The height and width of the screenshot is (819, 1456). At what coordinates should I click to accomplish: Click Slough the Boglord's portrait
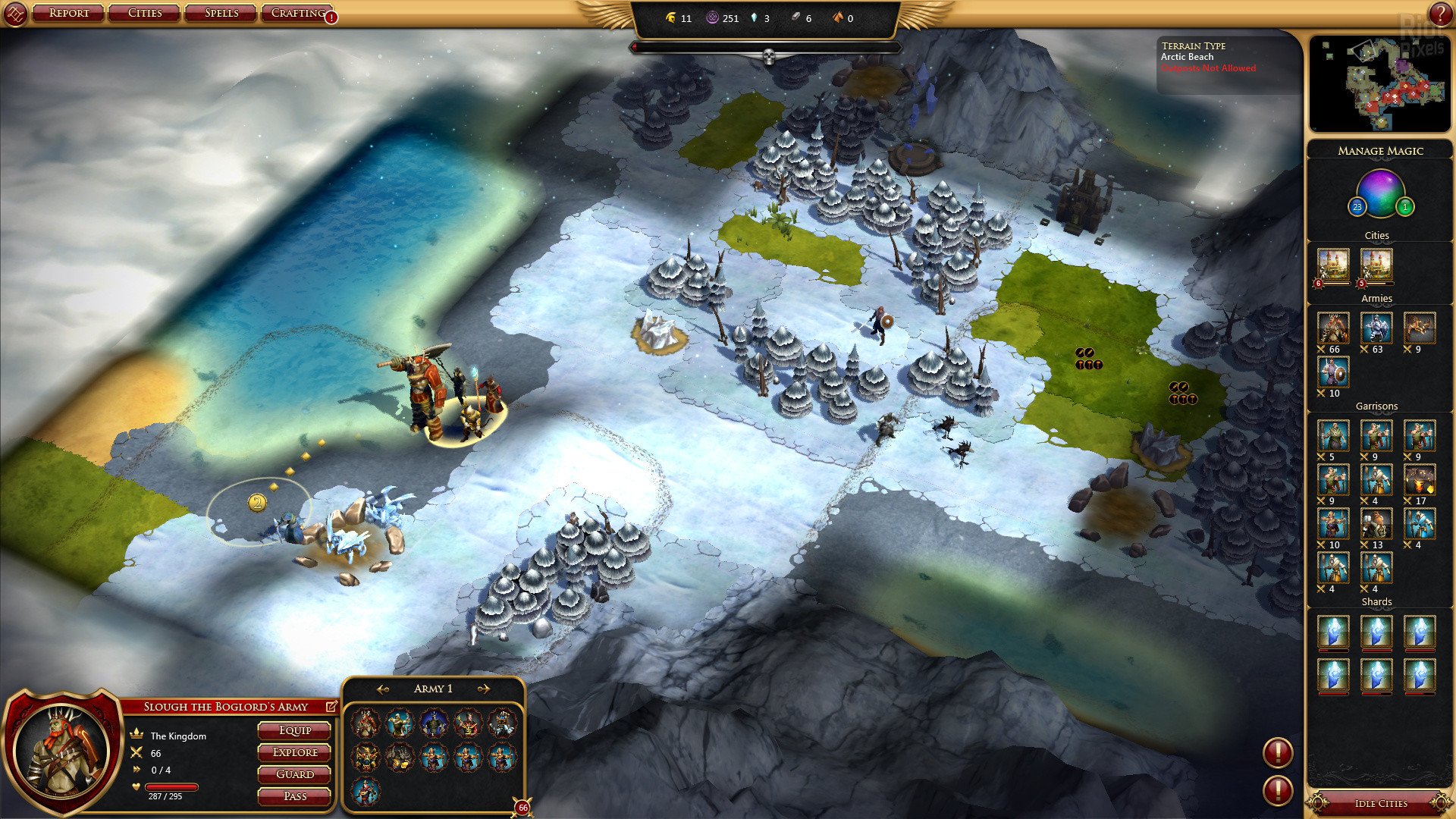coord(64,751)
